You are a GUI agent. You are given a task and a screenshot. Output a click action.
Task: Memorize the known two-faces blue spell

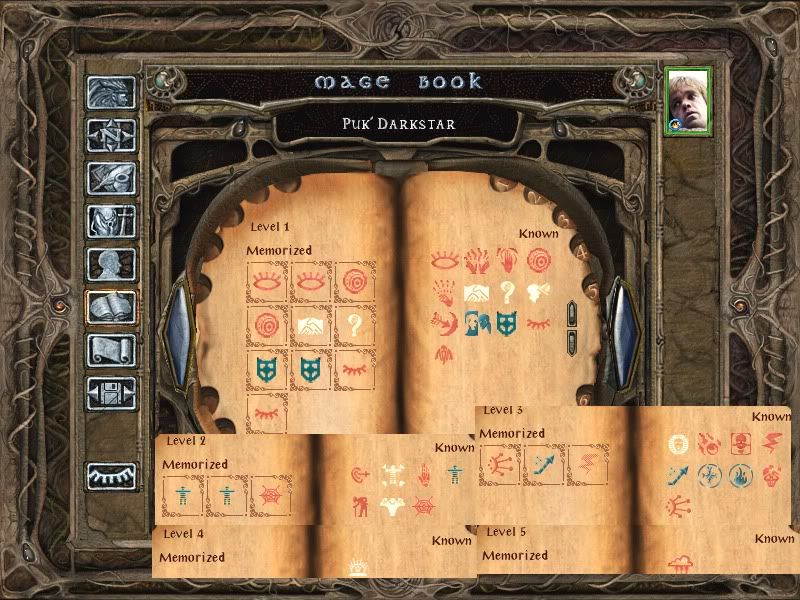click(475, 322)
